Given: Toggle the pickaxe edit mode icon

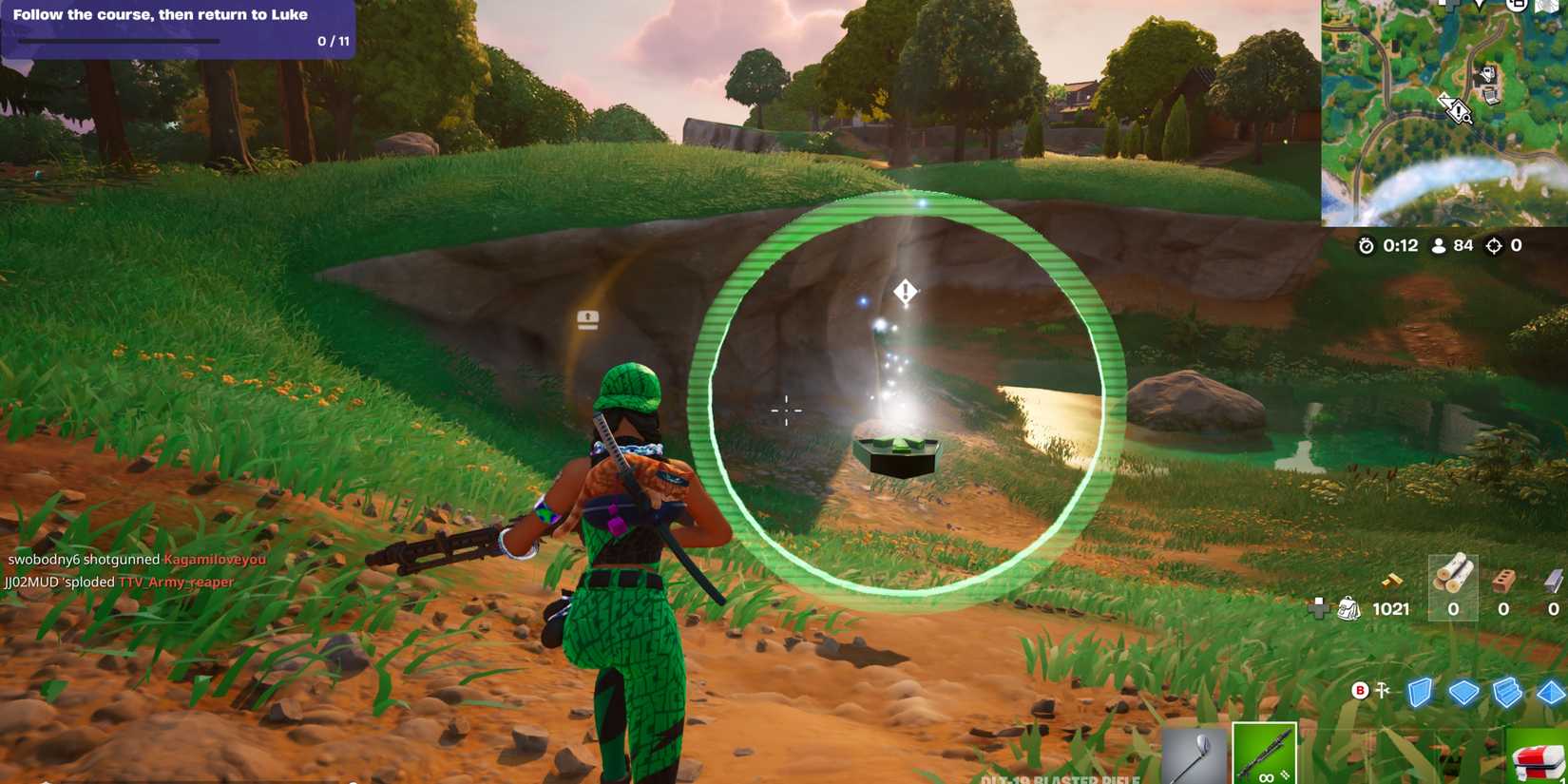Looking at the screenshot, I should point(1384,690).
